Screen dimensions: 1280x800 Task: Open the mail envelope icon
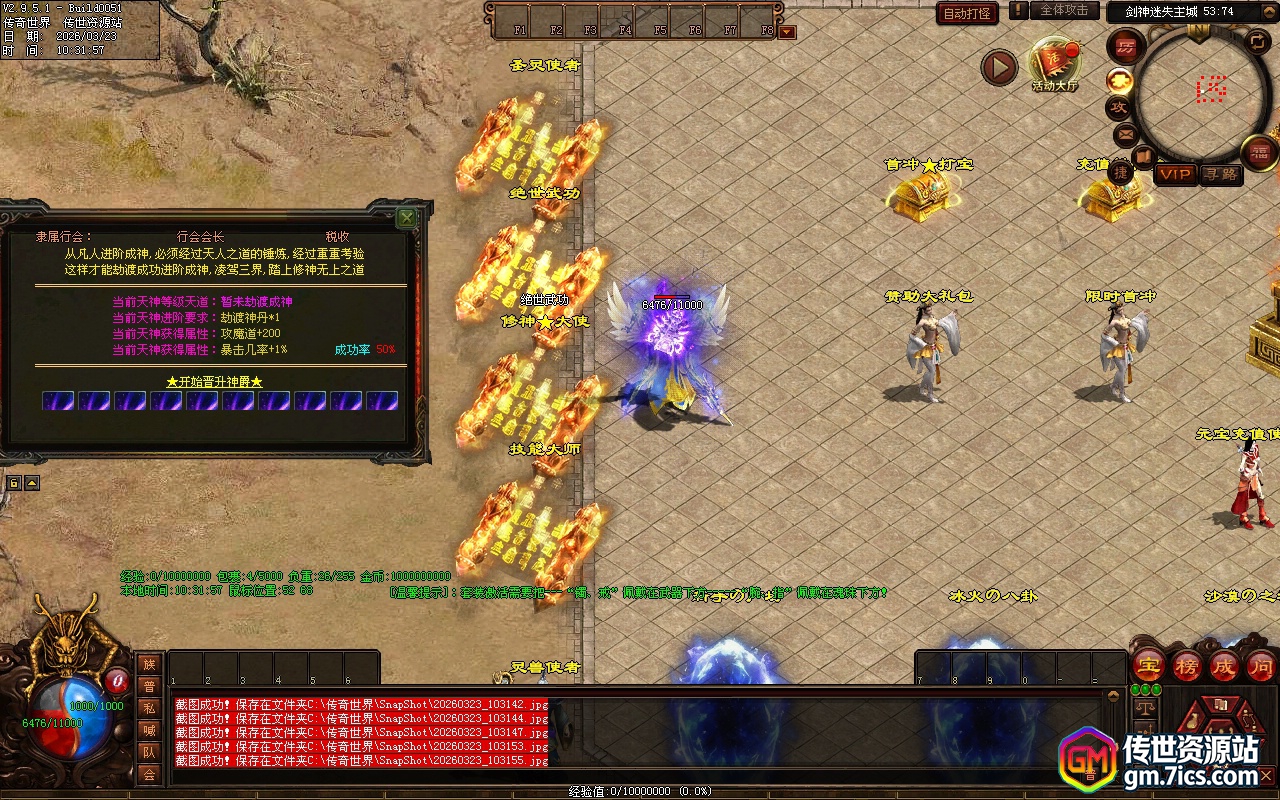[1126, 133]
